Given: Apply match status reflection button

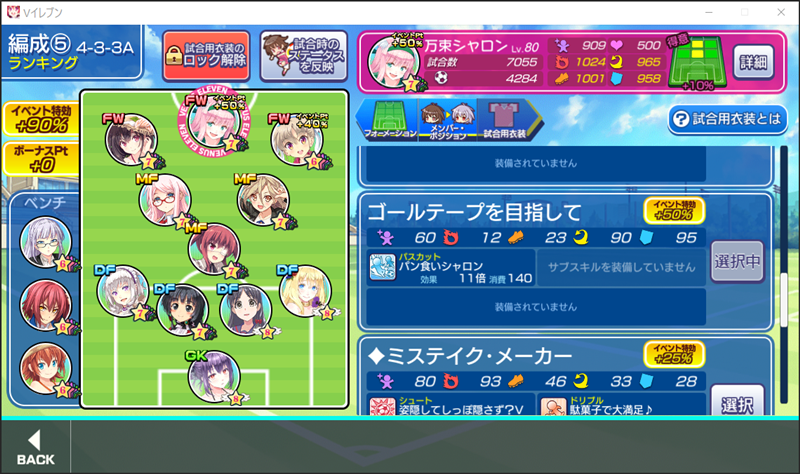Looking at the screenshot, I should point(304,56).
